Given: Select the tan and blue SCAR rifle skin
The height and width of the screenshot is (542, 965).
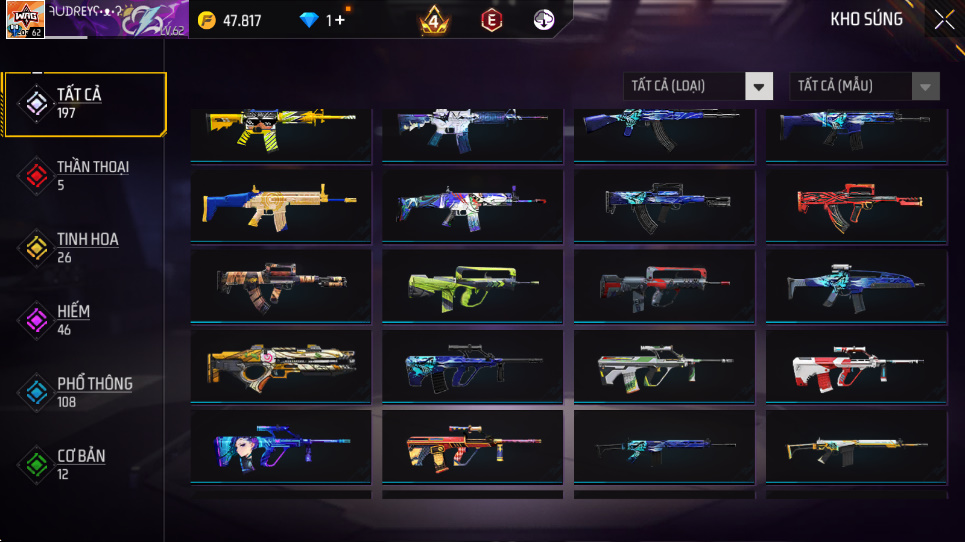Looking at the screenshot, I should (280, 206).
